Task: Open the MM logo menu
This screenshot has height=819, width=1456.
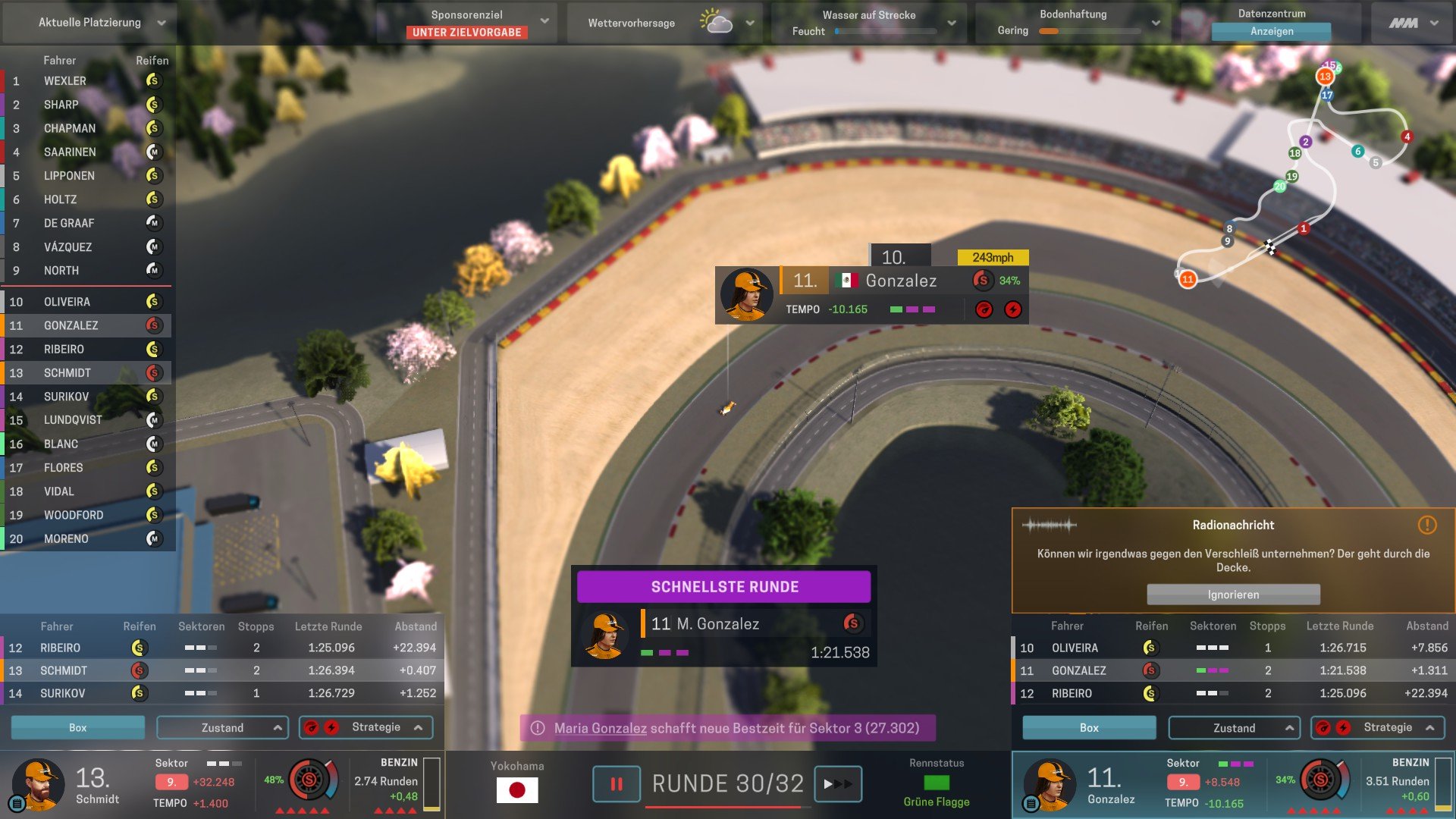Action: tap(1413, 23)
